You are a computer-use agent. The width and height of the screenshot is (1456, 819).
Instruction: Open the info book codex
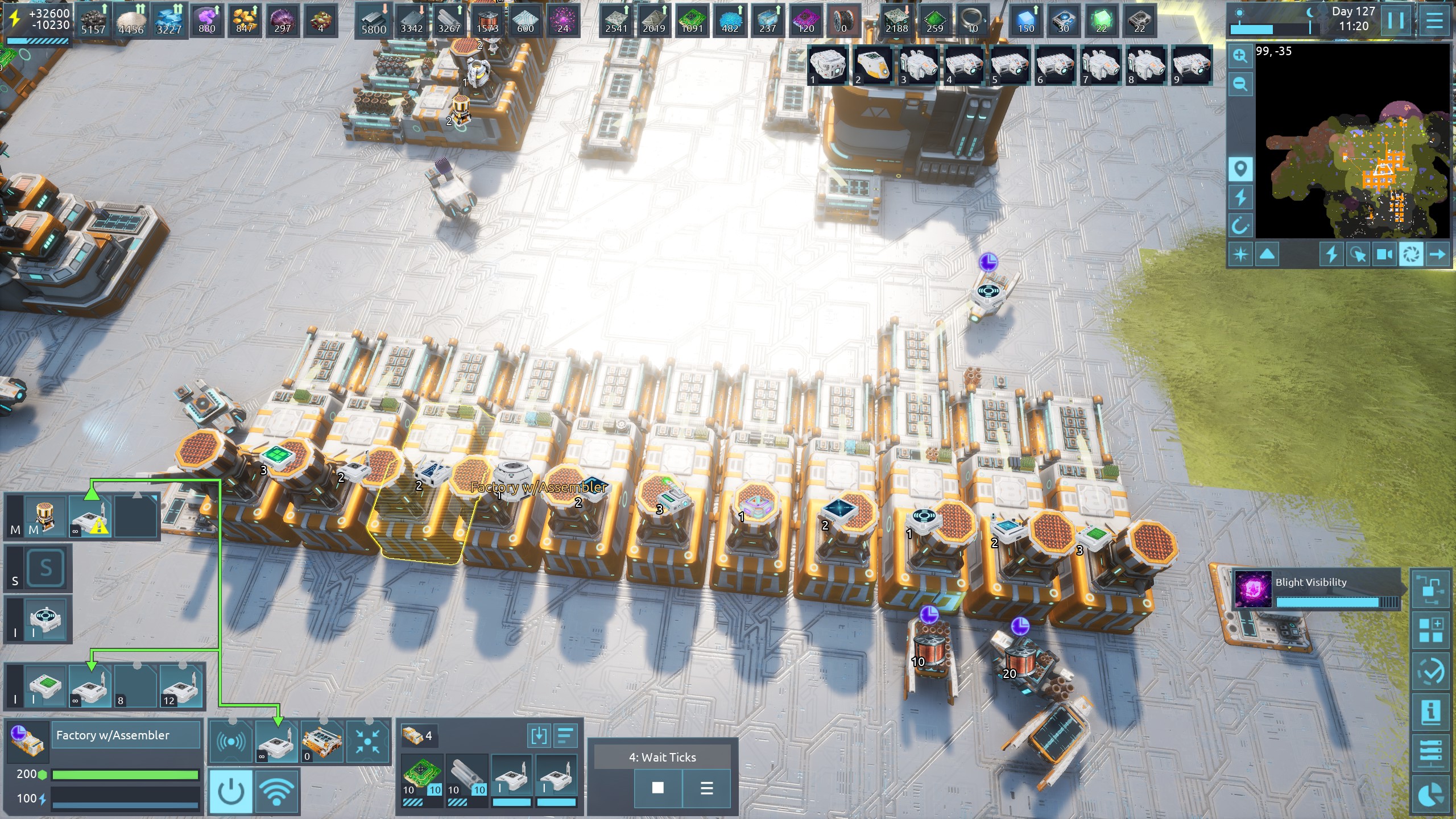pyautogui.click(x=1430, y=712)
